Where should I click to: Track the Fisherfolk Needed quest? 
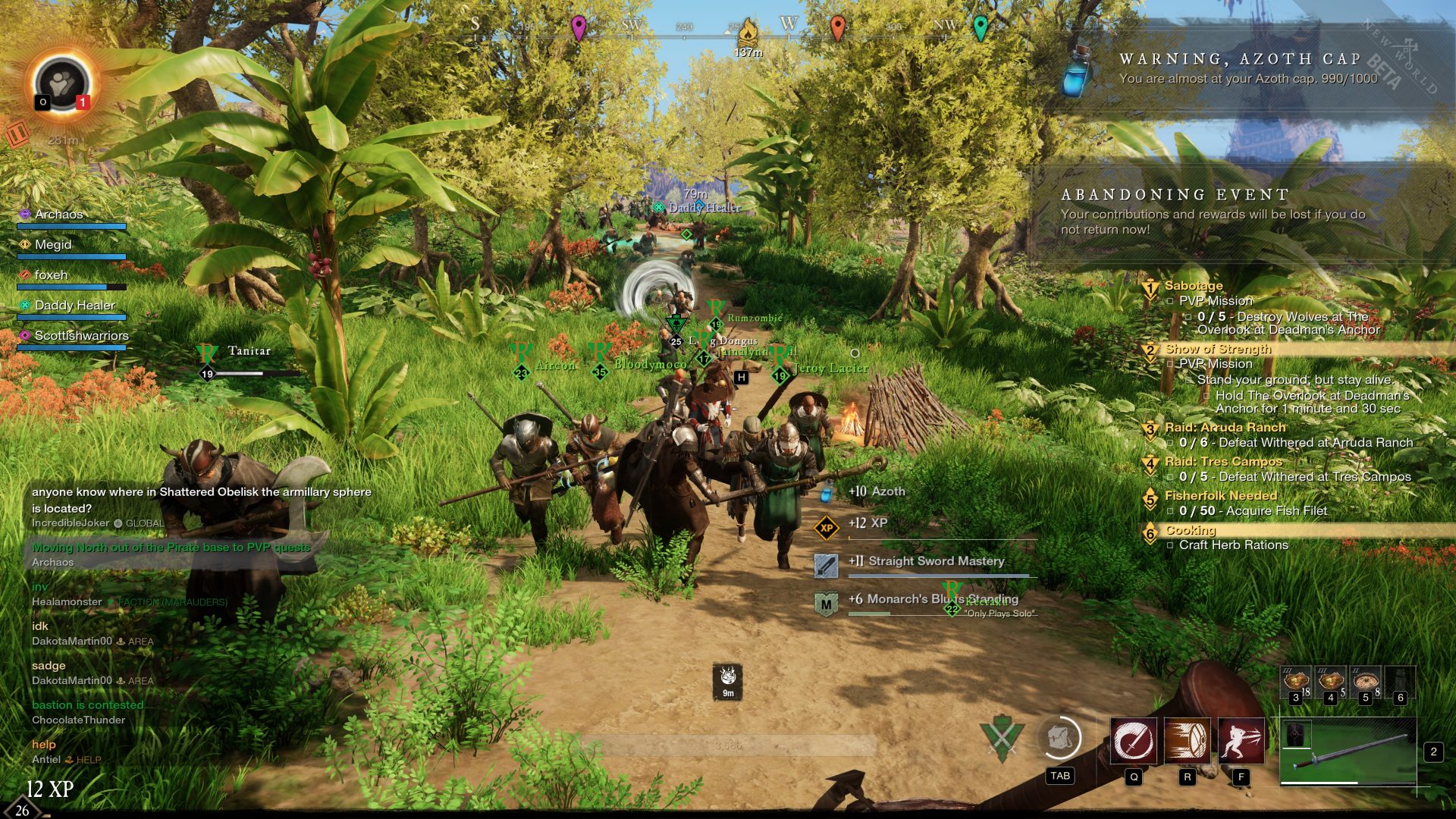[x=1221, y=496]
